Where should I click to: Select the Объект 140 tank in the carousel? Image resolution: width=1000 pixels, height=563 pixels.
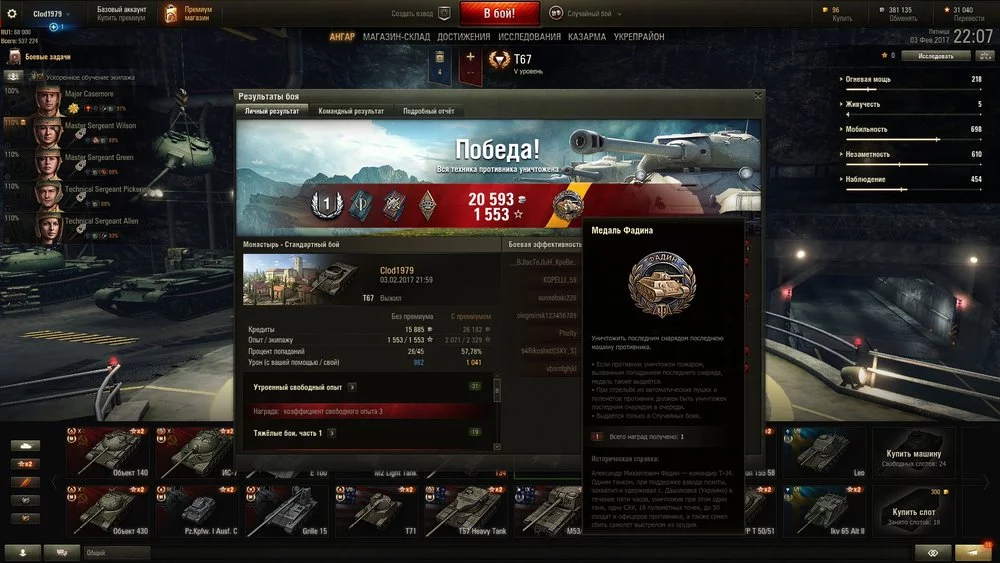tap(111, 453)
